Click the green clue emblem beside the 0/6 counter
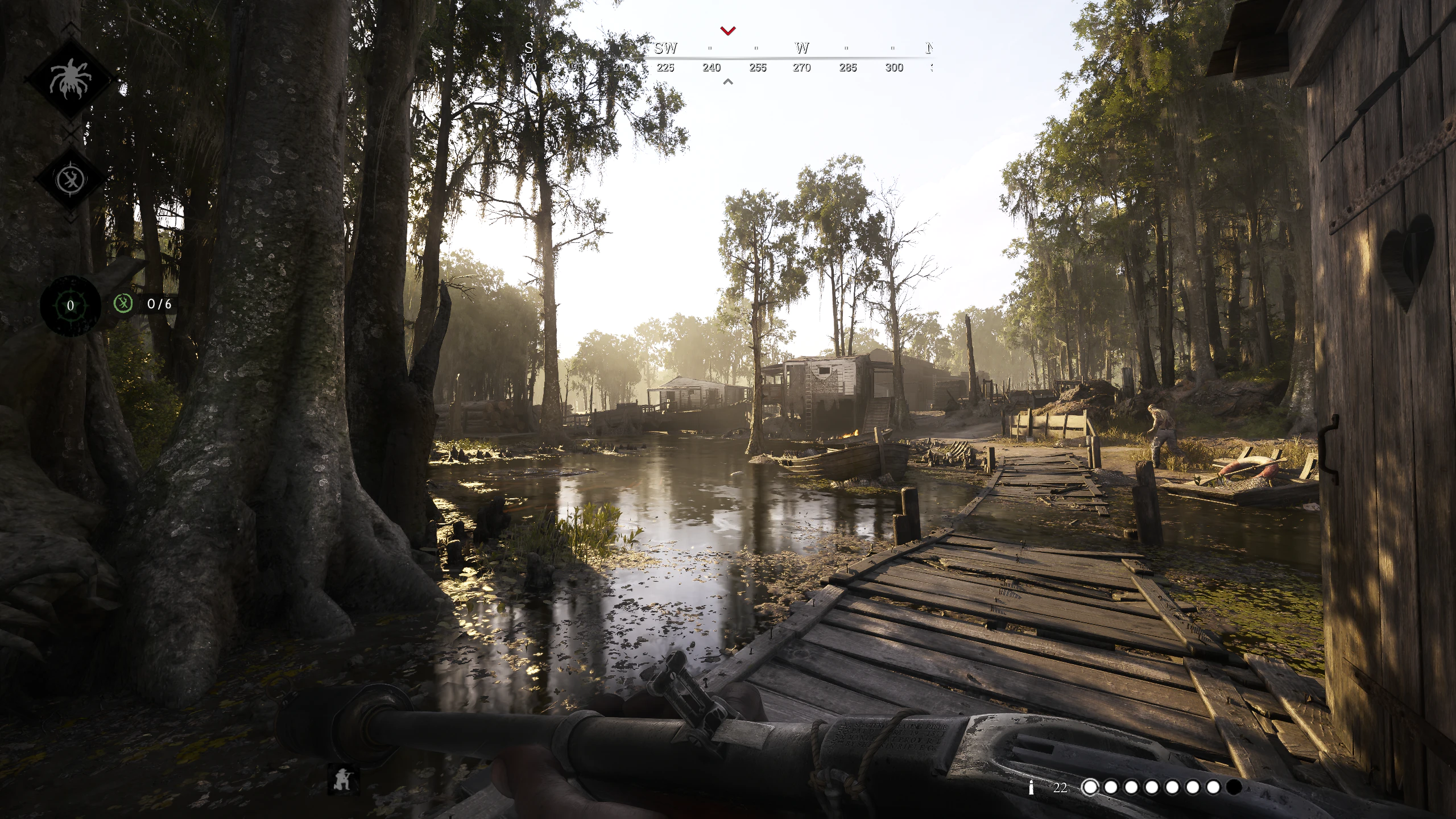 [123, 305]
